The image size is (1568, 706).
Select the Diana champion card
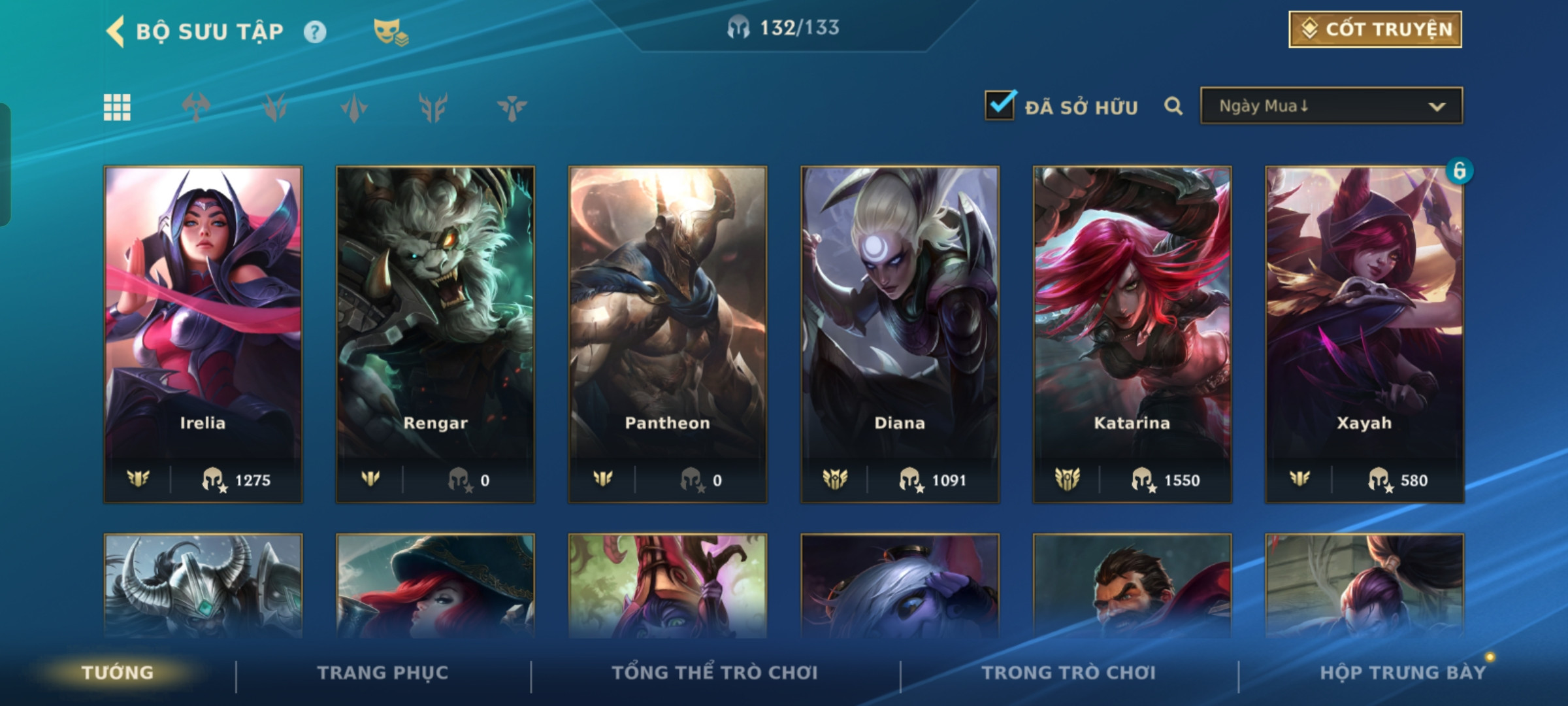tap(900, 333)
